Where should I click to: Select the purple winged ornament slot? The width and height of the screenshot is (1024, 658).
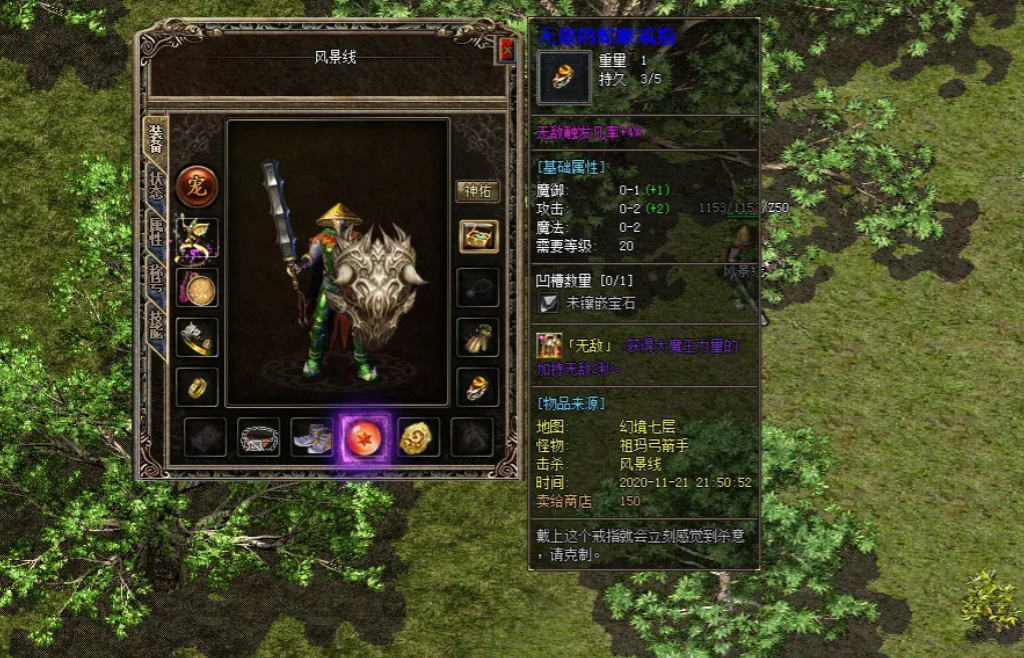197,238
